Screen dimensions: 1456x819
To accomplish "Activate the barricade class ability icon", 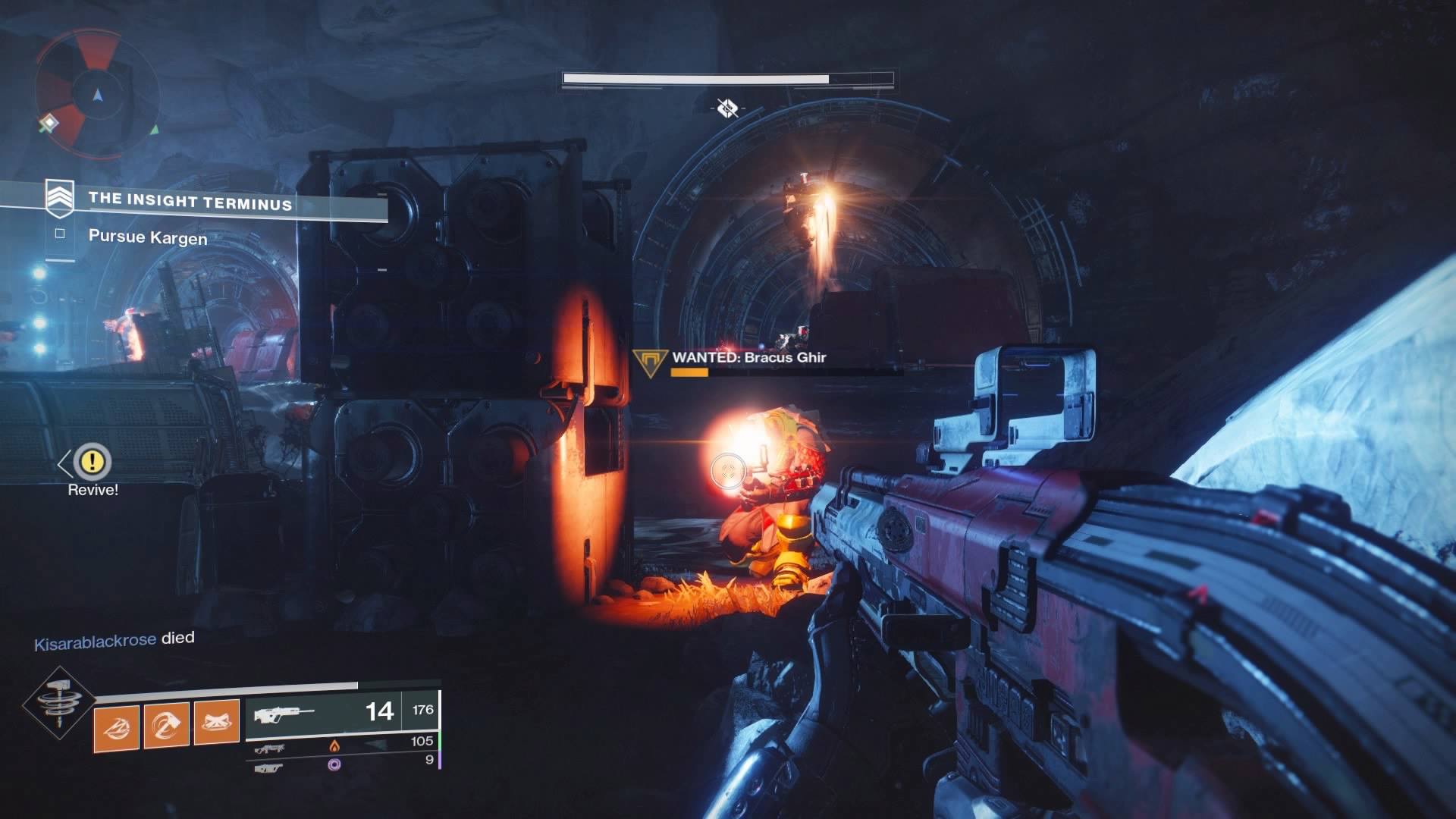I will click(x=216, y=723).
